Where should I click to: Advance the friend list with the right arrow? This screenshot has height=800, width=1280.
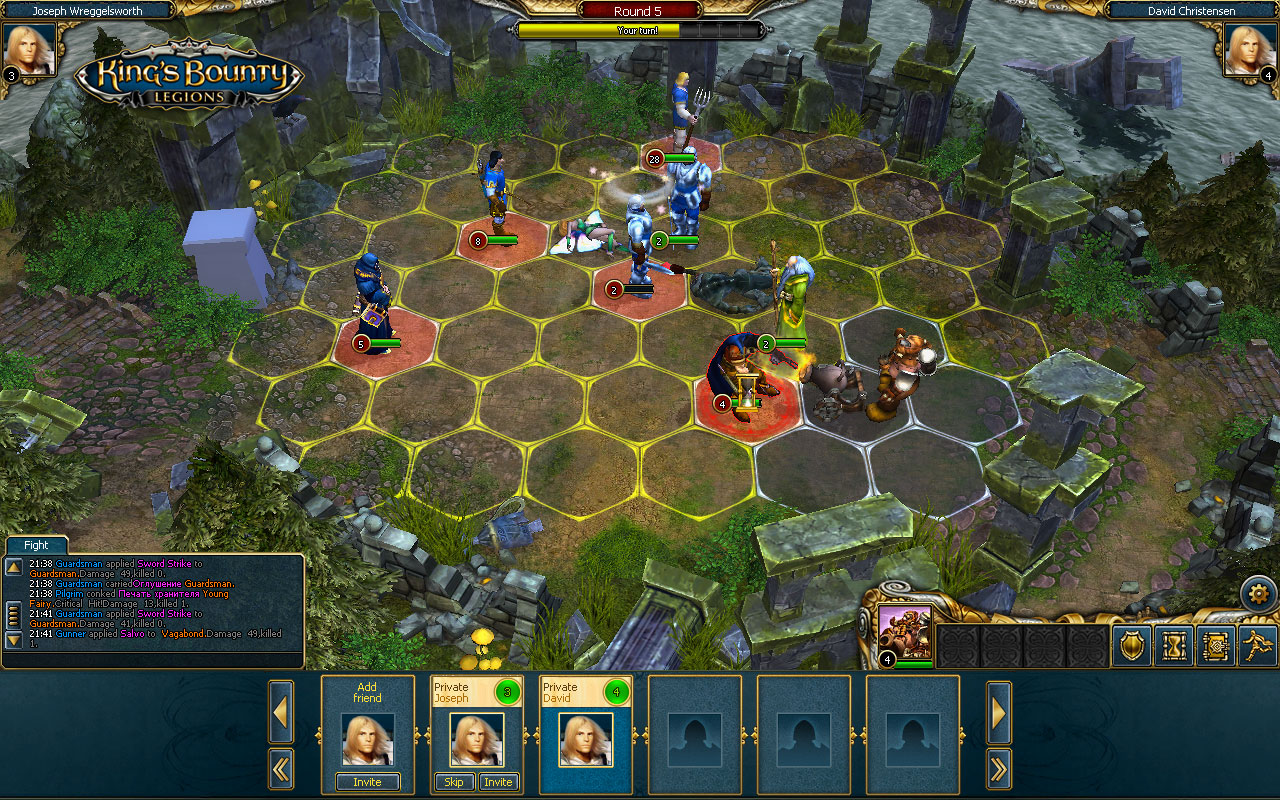click(x=998, y=713)
